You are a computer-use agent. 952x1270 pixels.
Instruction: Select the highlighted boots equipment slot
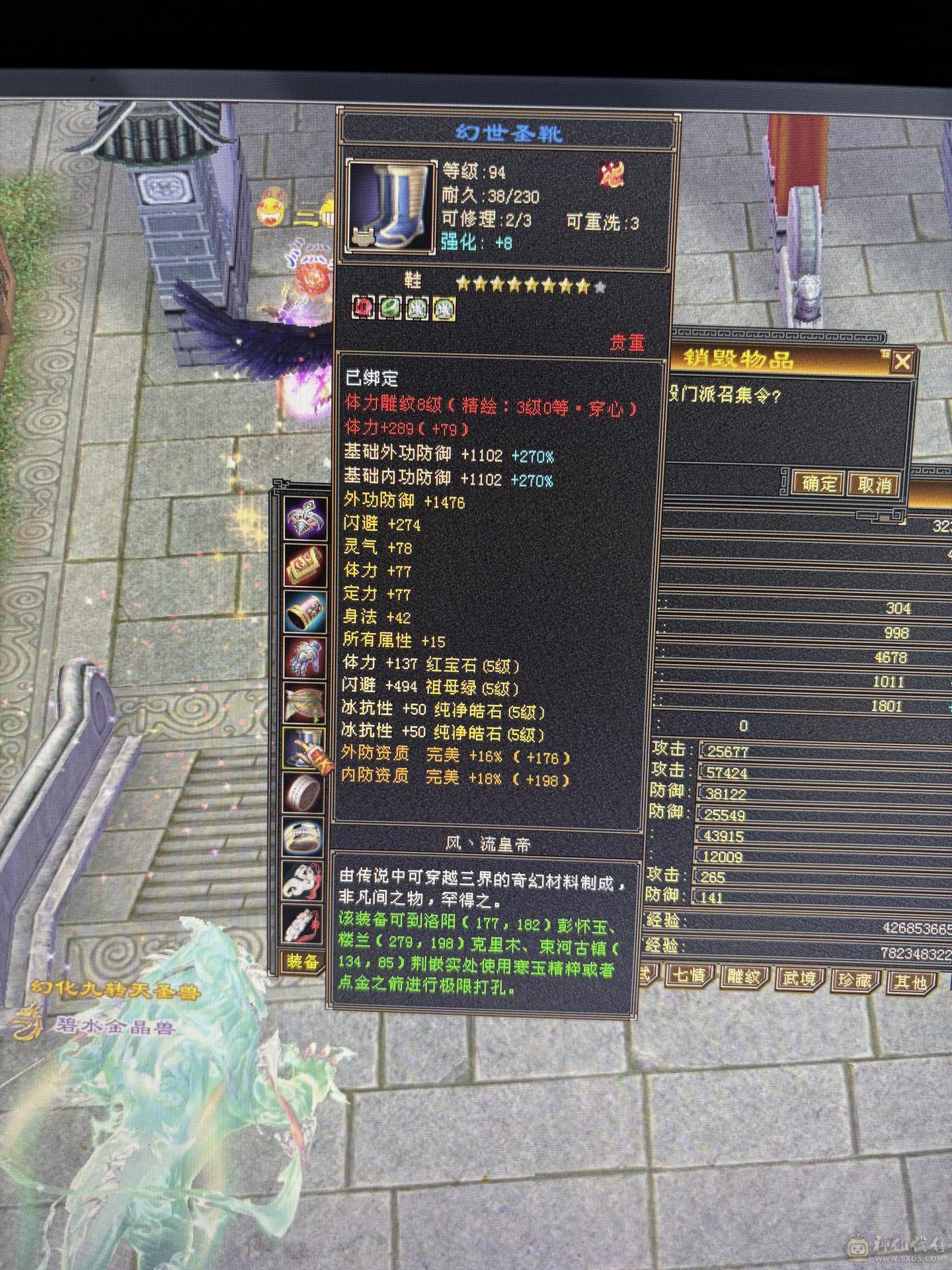pos(304,747)
